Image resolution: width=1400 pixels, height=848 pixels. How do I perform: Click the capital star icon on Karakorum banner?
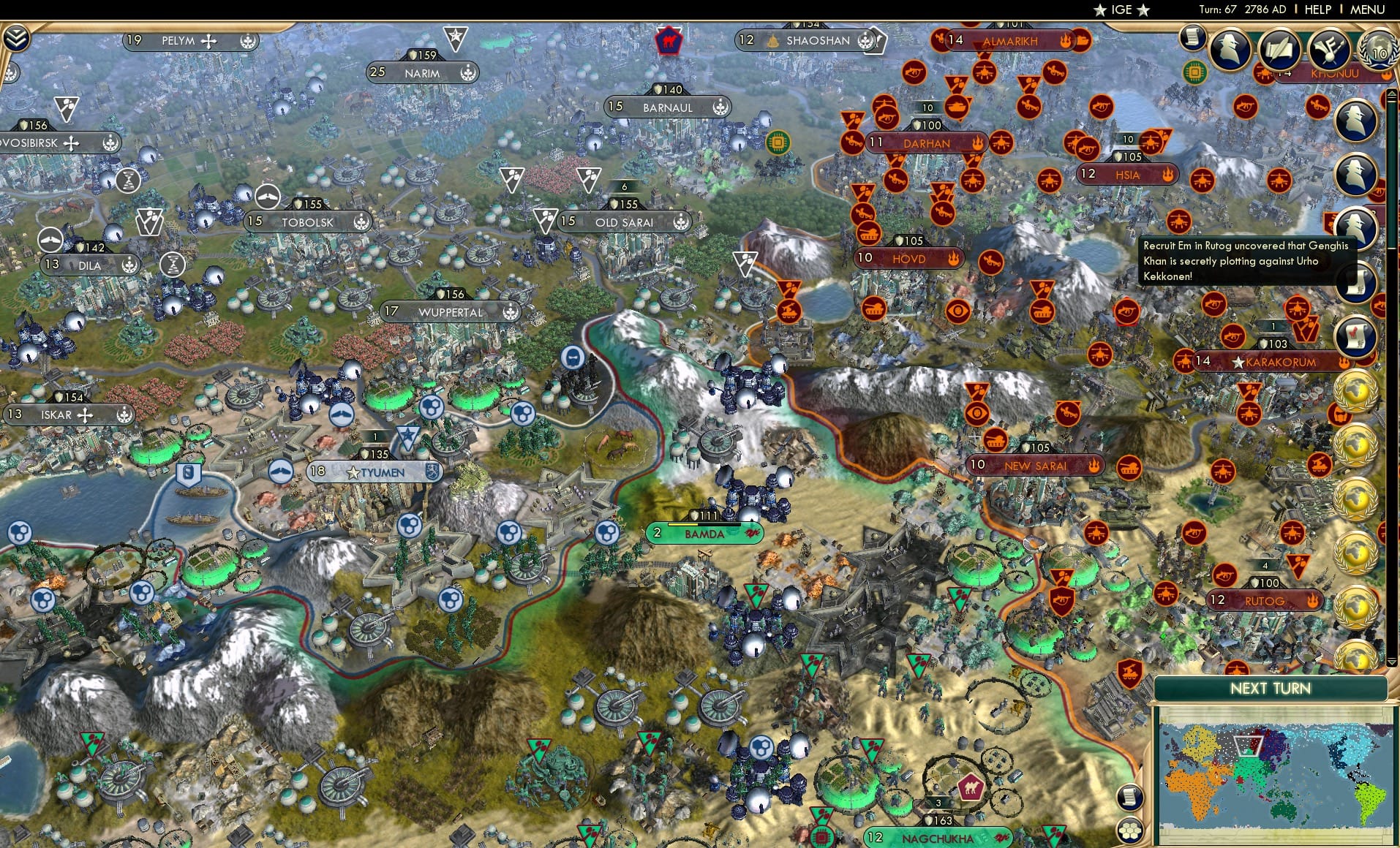point(1238,361)
